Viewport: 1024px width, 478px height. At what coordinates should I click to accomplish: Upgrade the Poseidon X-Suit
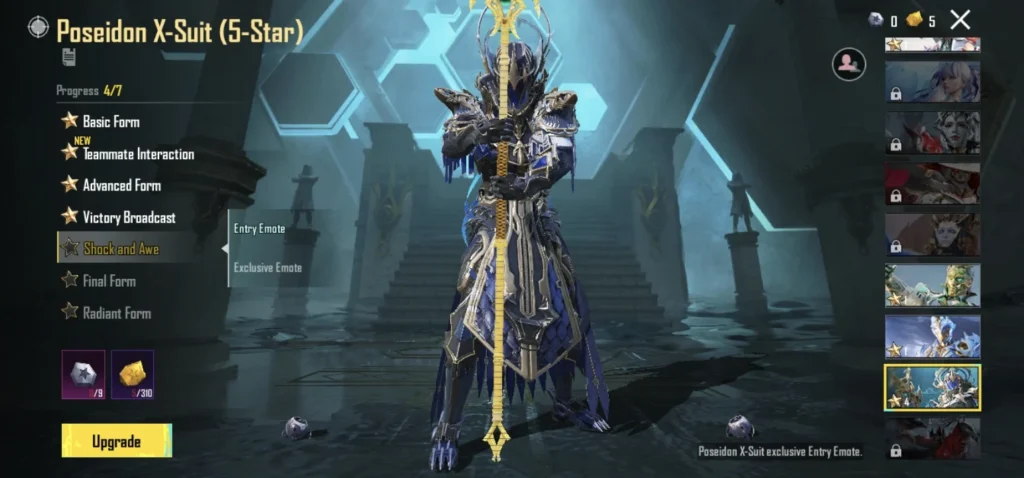click(116, 441)
